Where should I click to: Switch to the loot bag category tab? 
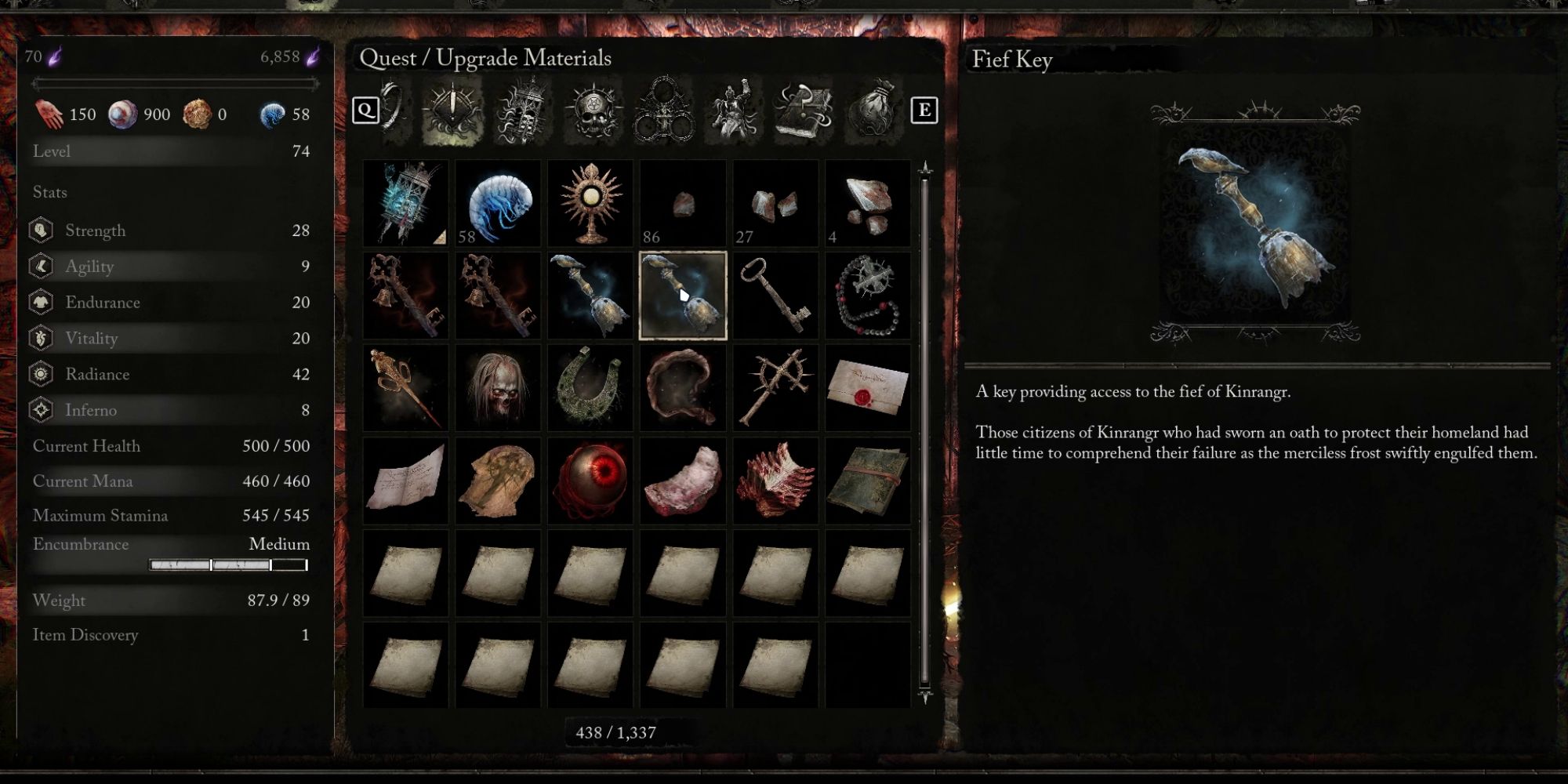[x=875, y=110]
